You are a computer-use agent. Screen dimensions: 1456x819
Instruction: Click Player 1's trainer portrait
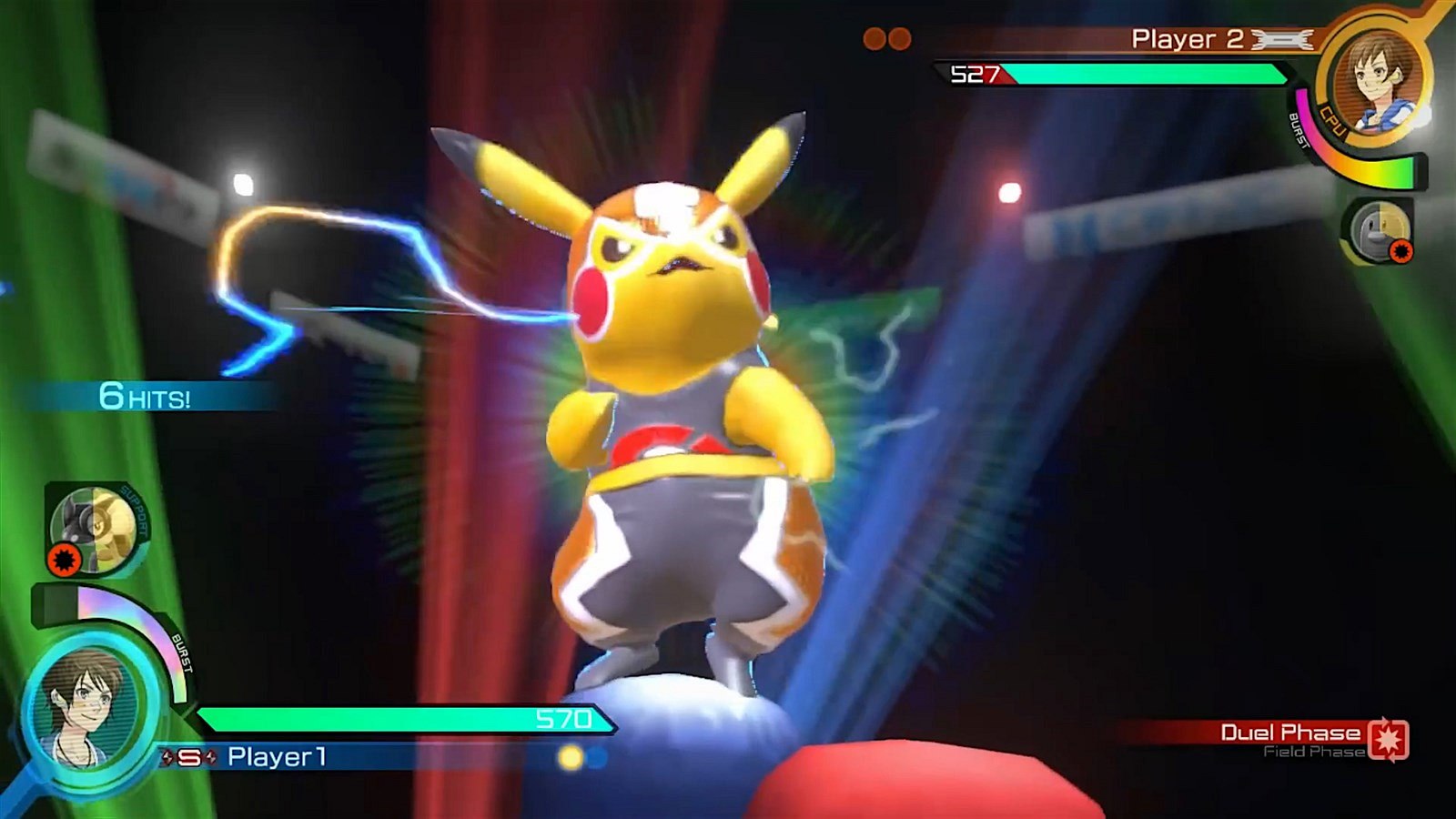point(84,707)
